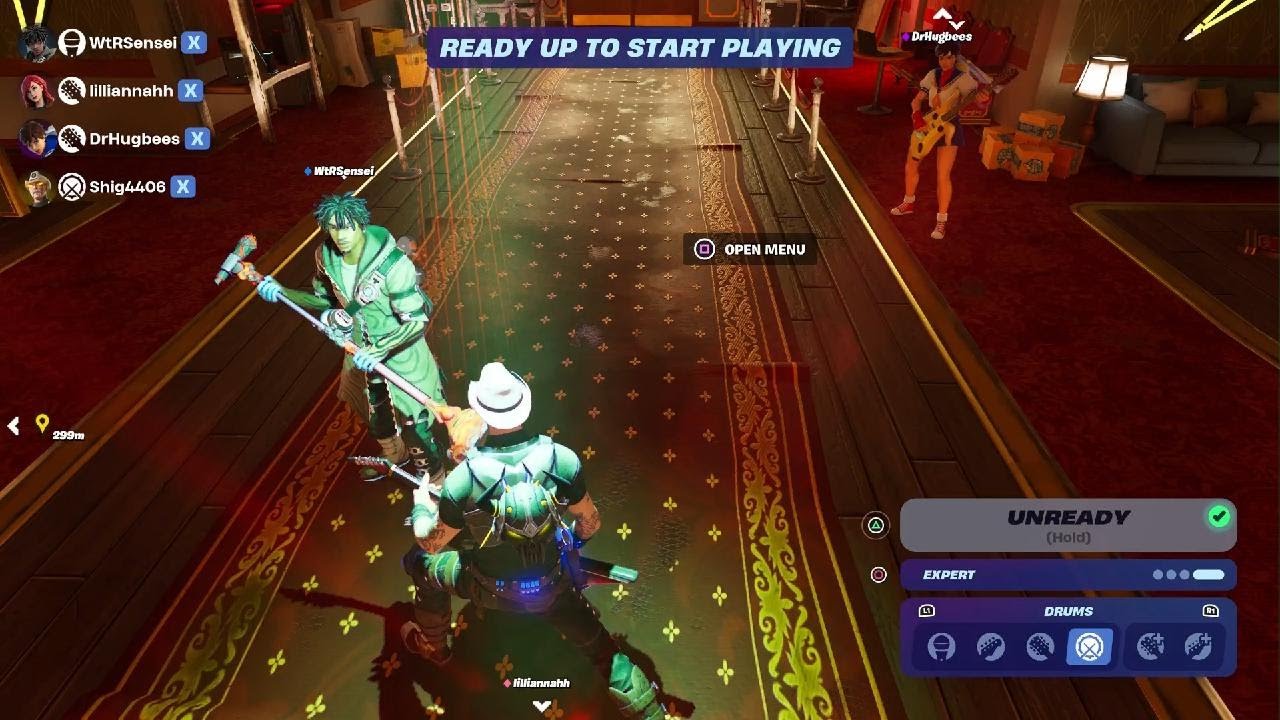Select lilliannahh in the band list
This screenshot has height=720, width=1280.
click(x=130, y=91)
